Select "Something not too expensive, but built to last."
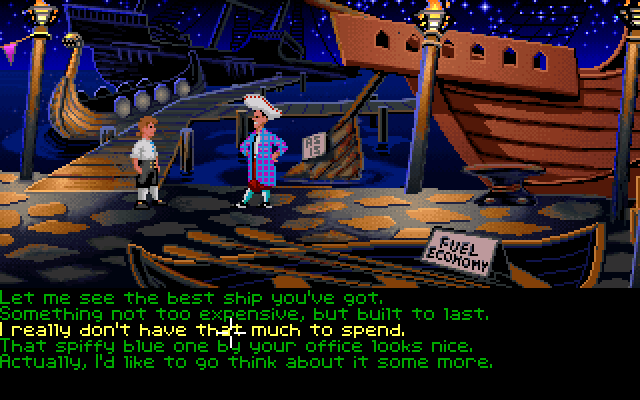The height and width of the screenshot is (400, 640). pyautogui.click(x=244, y=314)
